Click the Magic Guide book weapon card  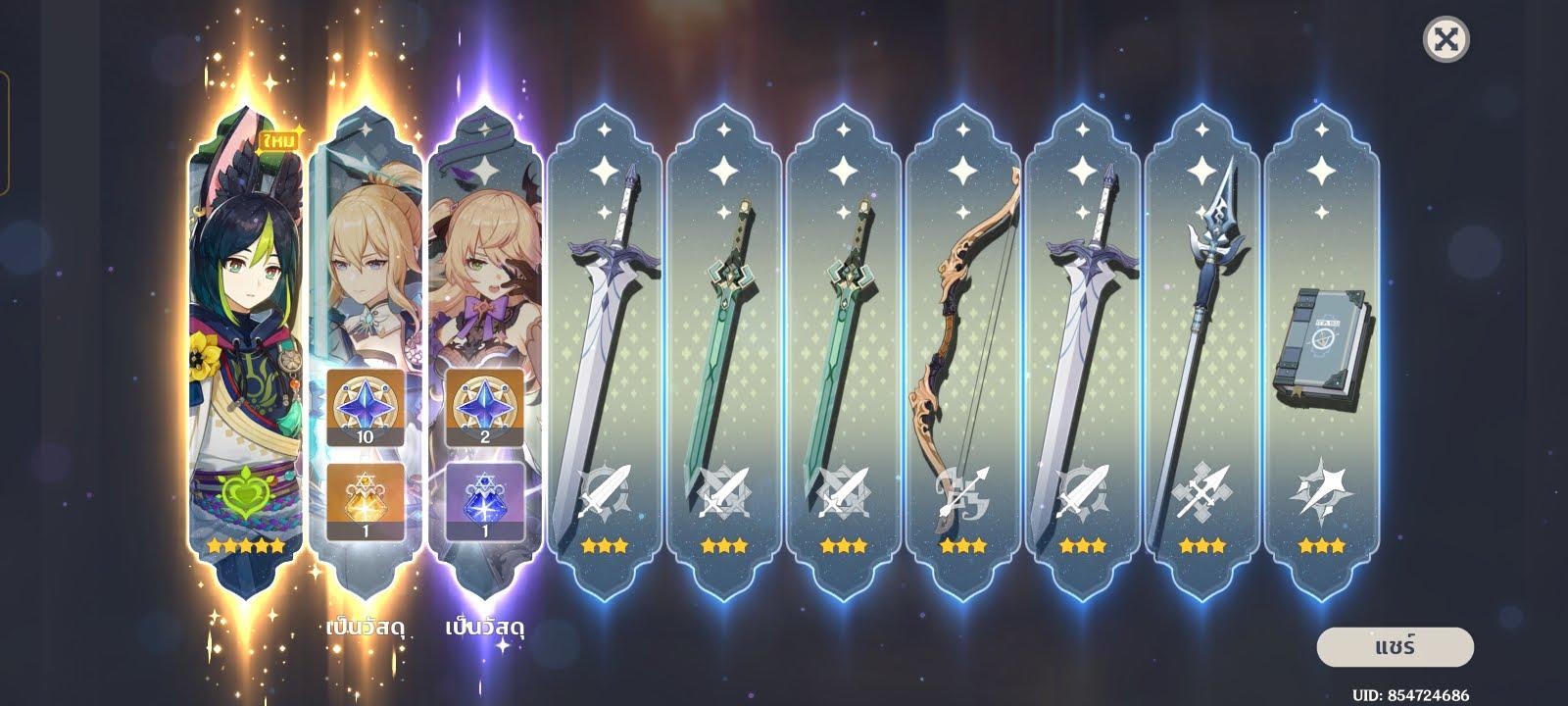pyautogui.click(x=1322, y=343)
